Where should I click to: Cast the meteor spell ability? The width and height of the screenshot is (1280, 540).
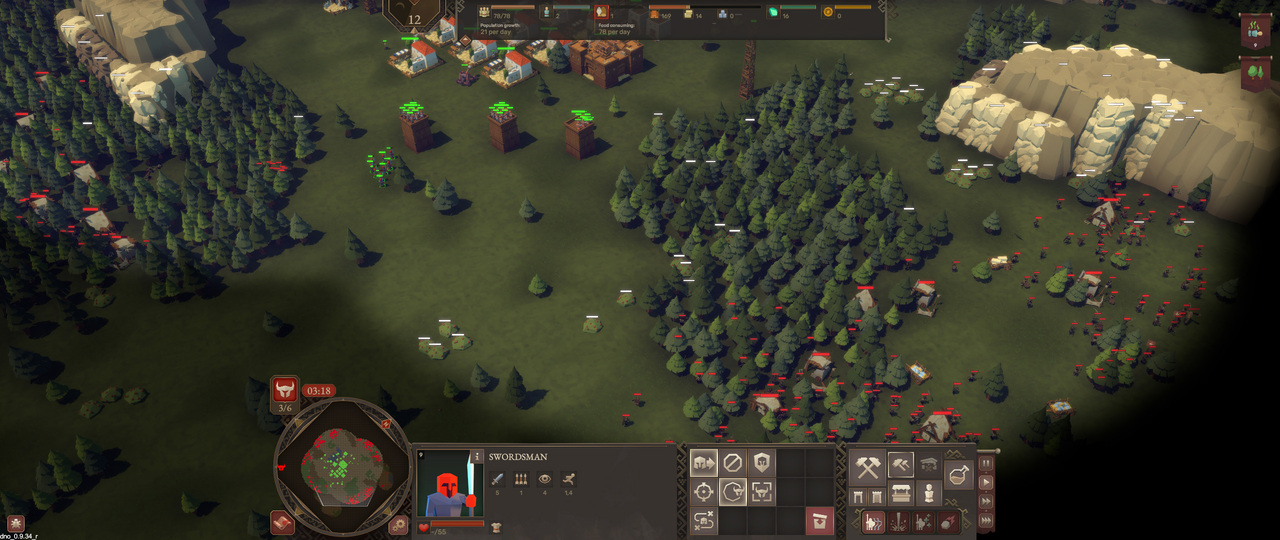946,521
